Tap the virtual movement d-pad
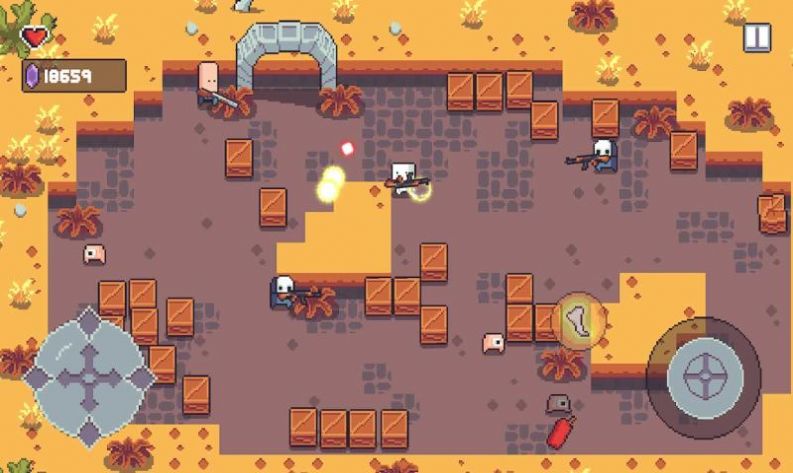Image resolution: width=793 pixels, height=473 pixels. (89, 377)
